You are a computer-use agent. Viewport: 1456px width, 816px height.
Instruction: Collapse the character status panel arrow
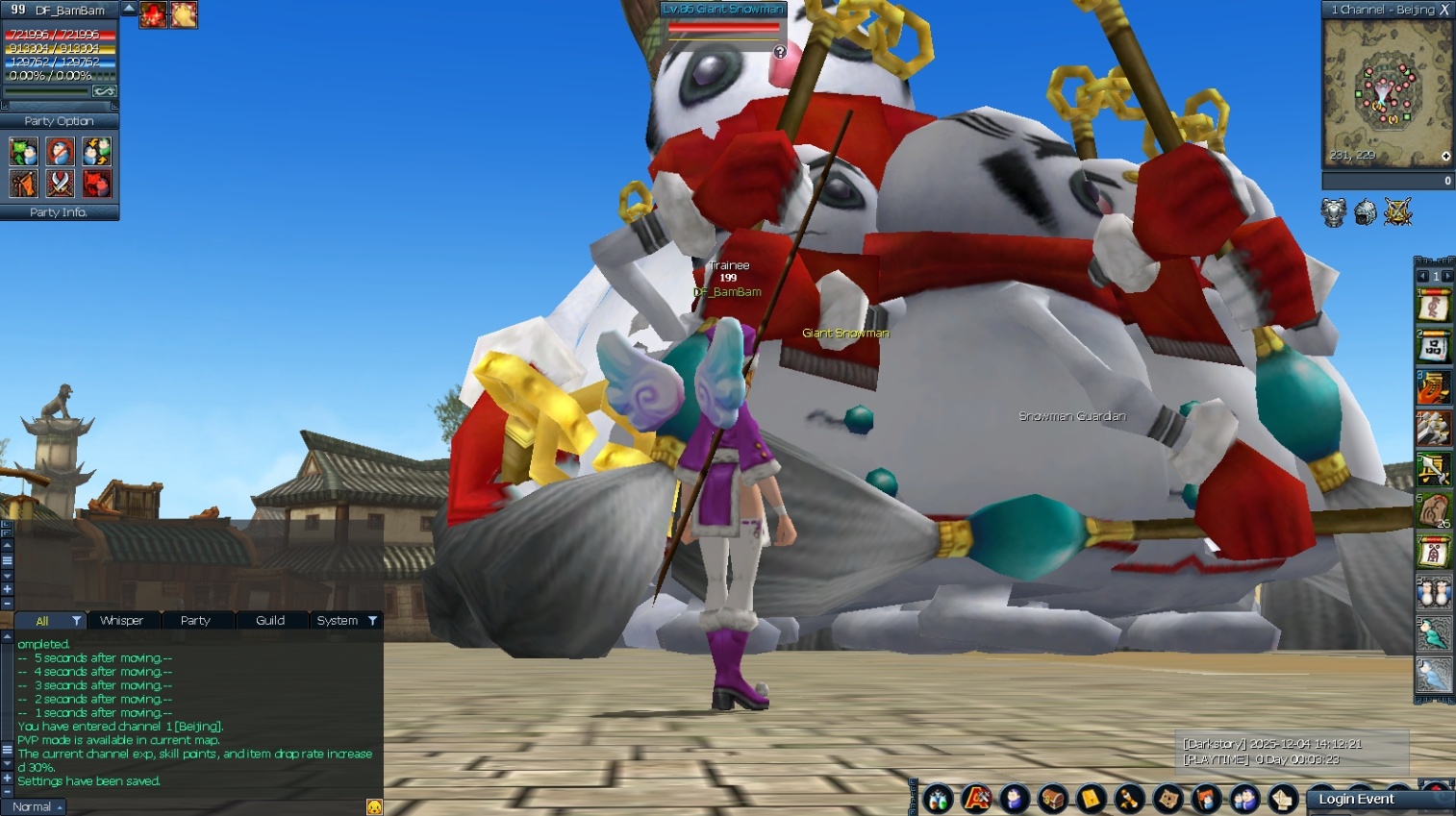[x=128, y=9]
